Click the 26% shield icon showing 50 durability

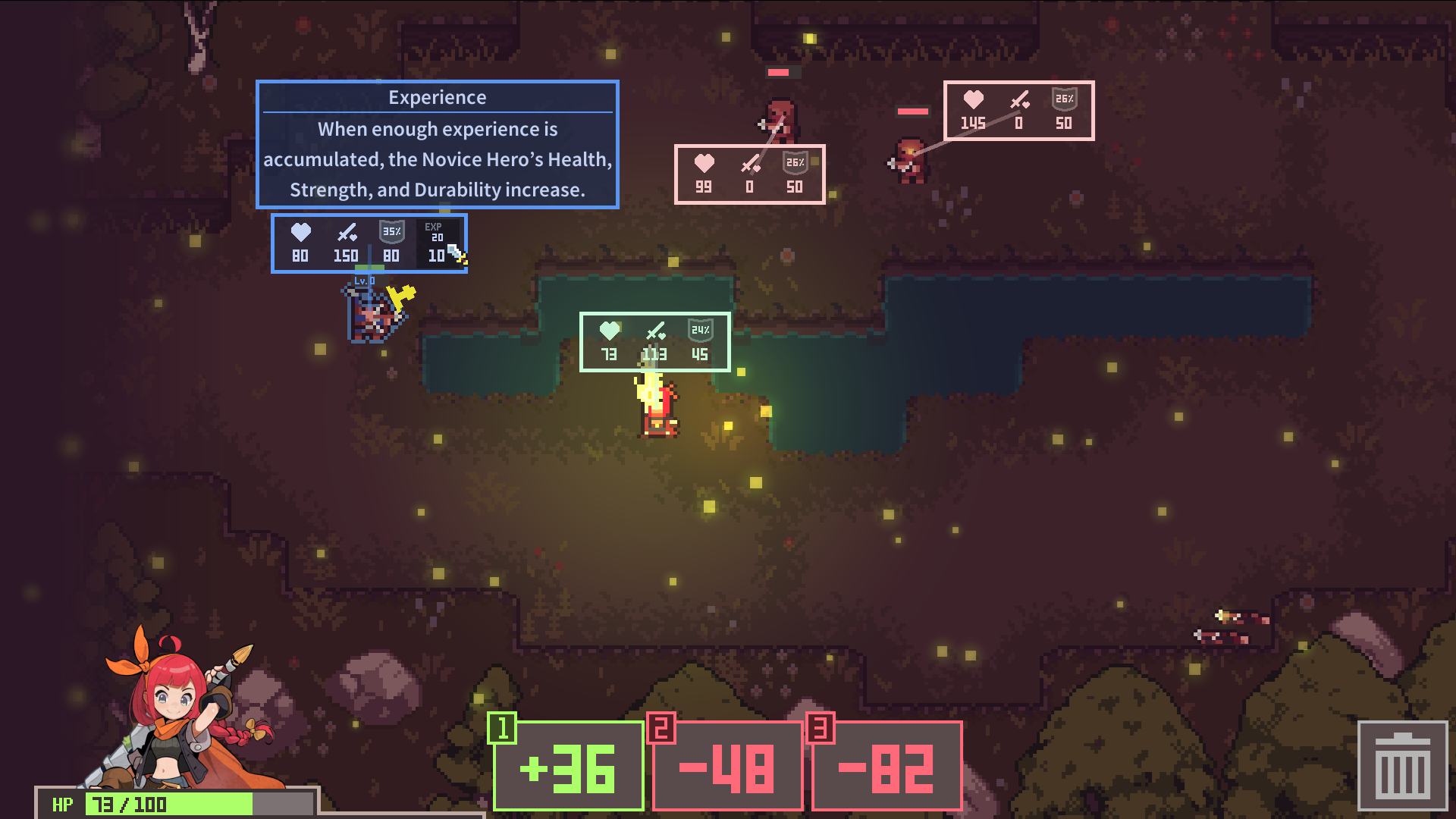click(794, 162)
